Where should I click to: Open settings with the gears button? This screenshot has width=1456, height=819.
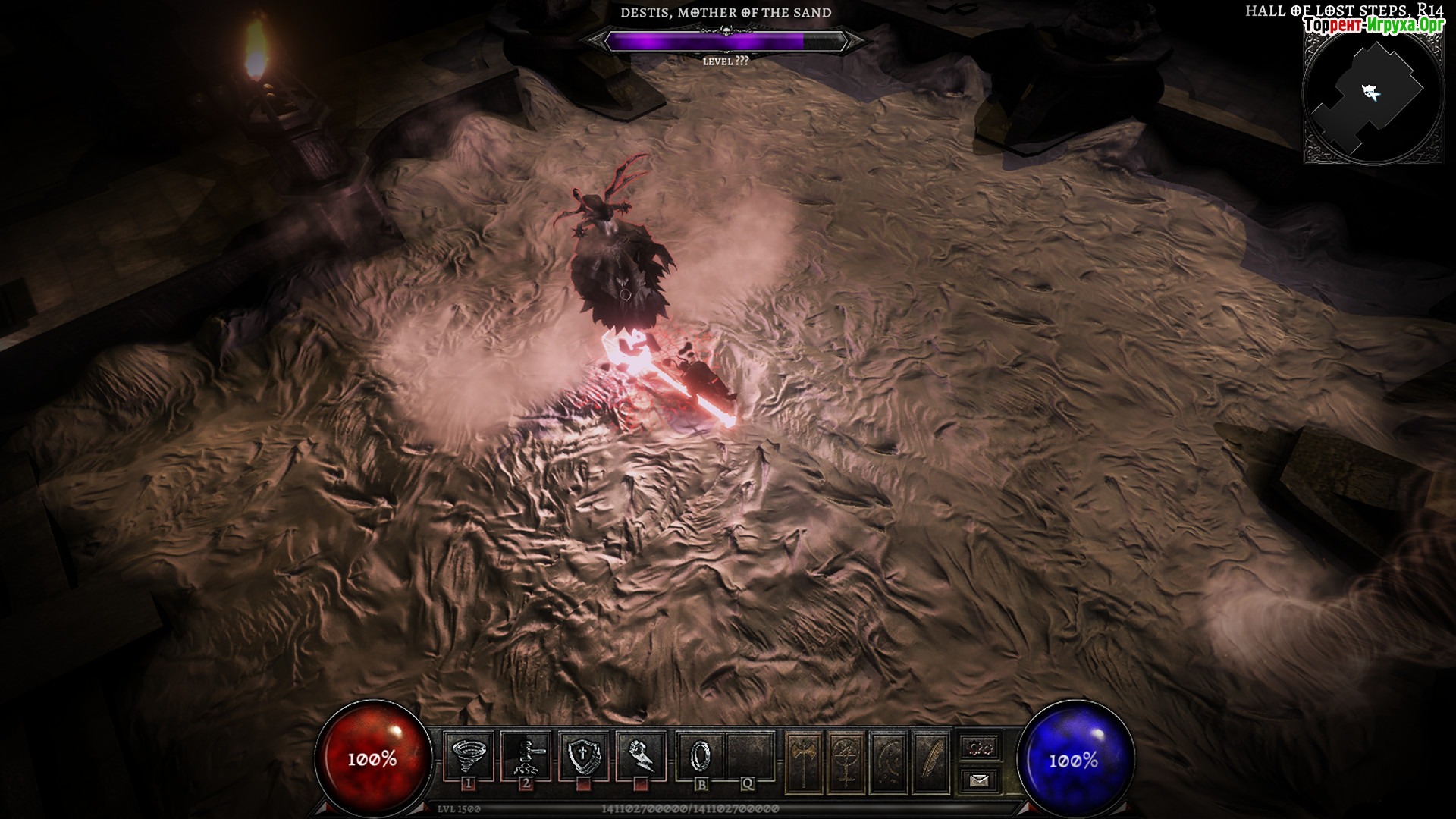979,747
